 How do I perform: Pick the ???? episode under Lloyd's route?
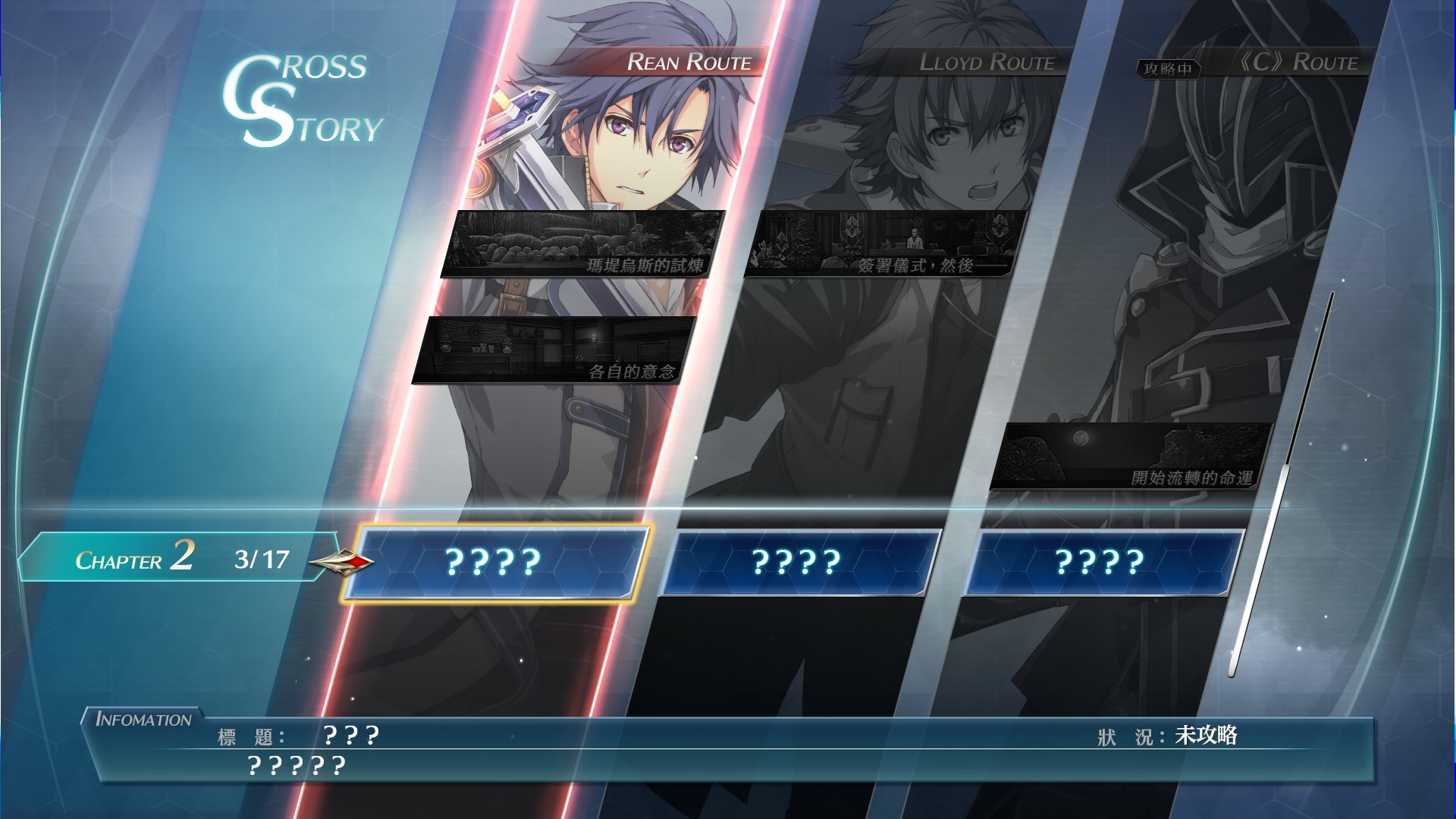click(x=796, y=562)
